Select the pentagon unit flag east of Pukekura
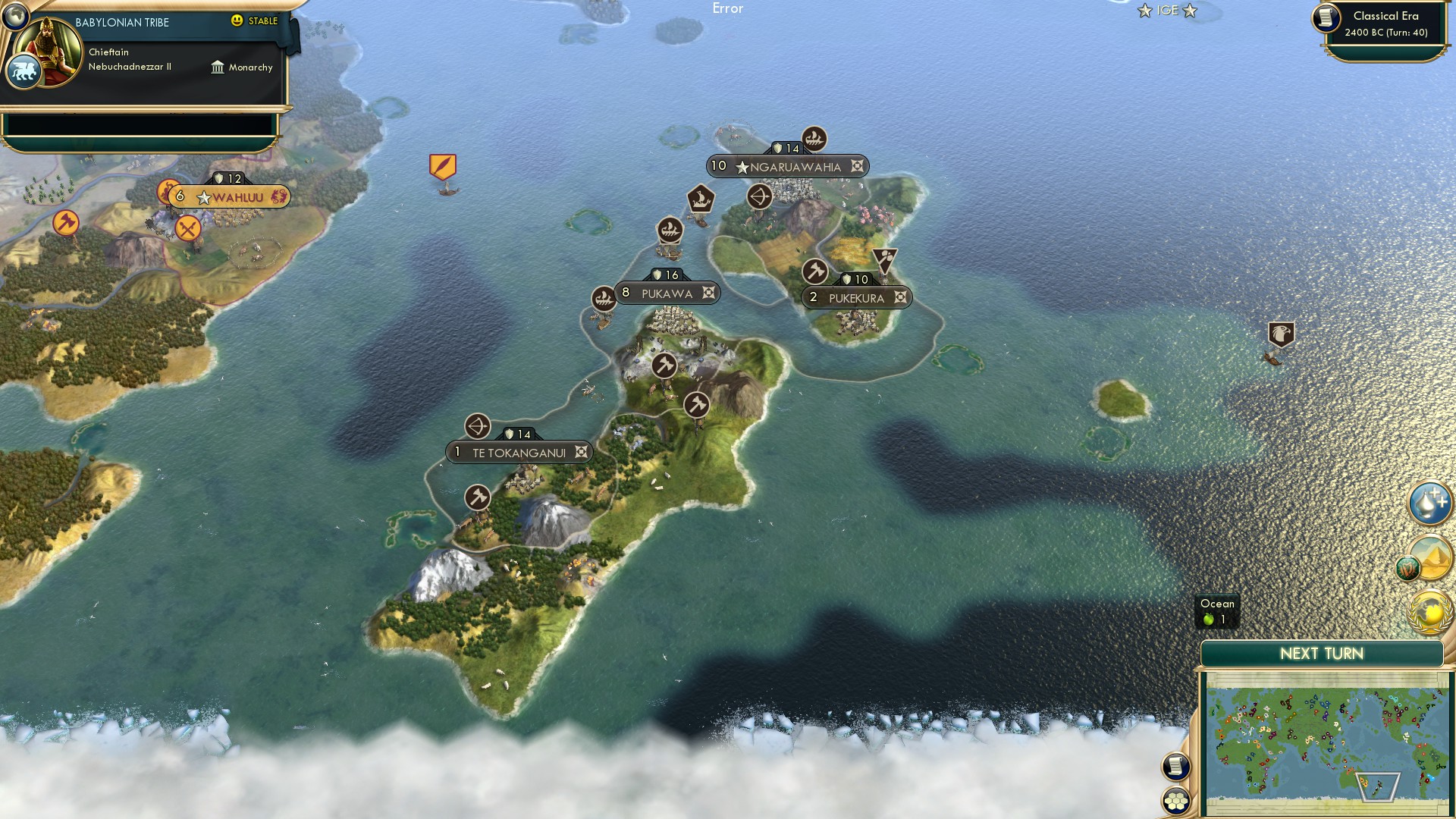1456x819 pixels. coord(1280,331)
